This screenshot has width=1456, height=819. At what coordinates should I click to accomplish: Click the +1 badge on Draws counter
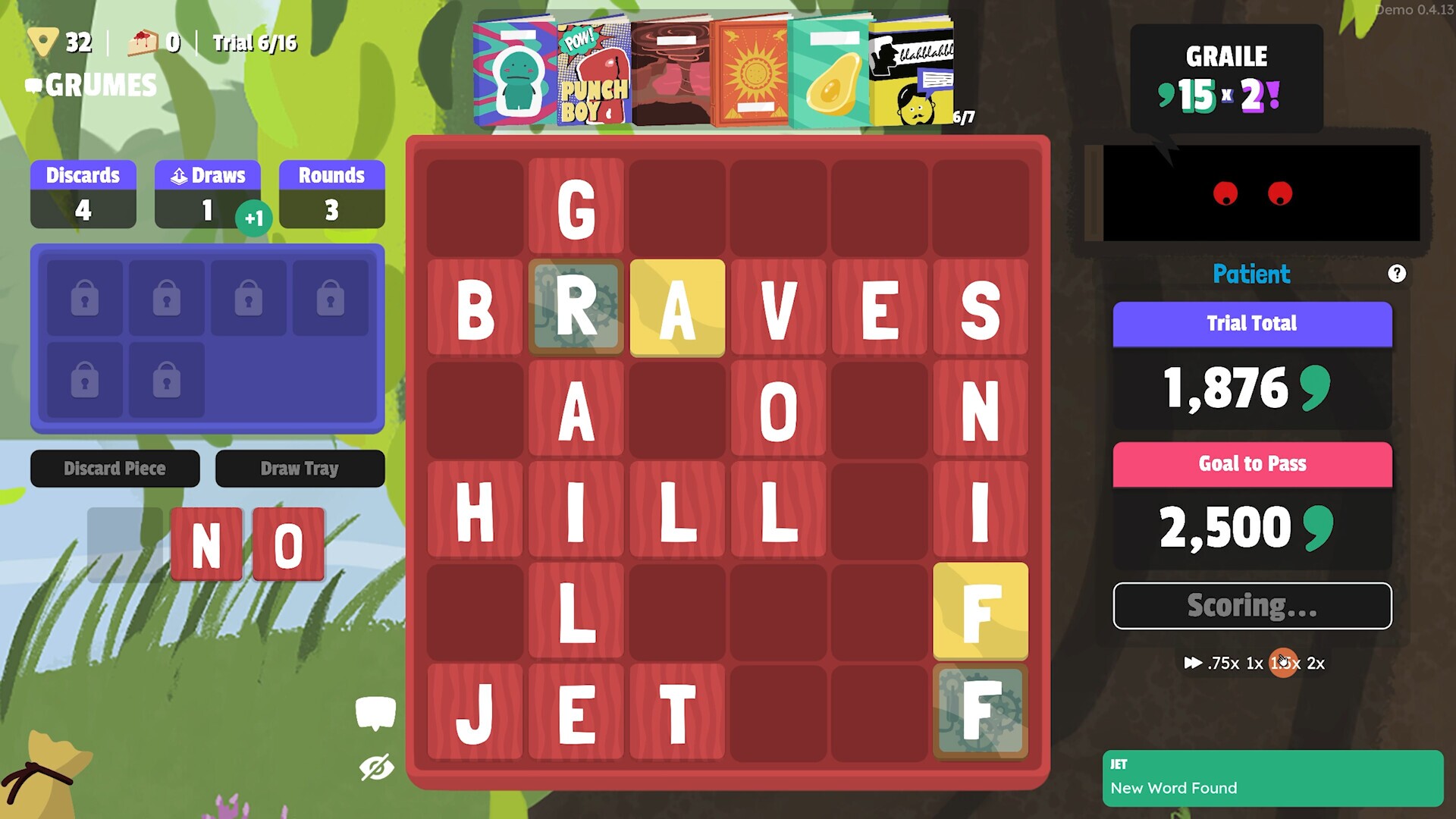click(256, 218)
